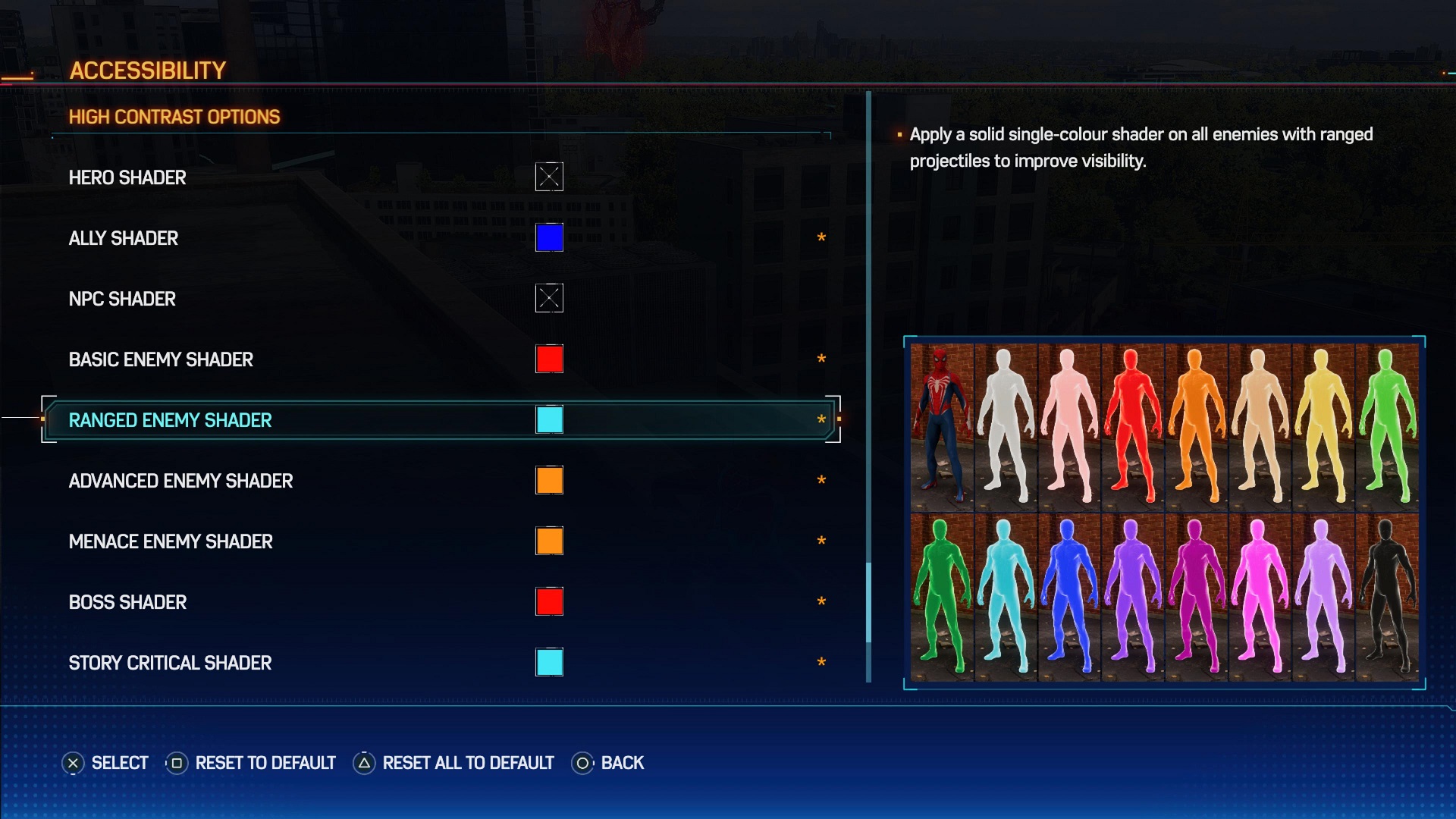Choose the bright green body color in palette
This screenshot has width=1456, height=819.
[943, 599]
